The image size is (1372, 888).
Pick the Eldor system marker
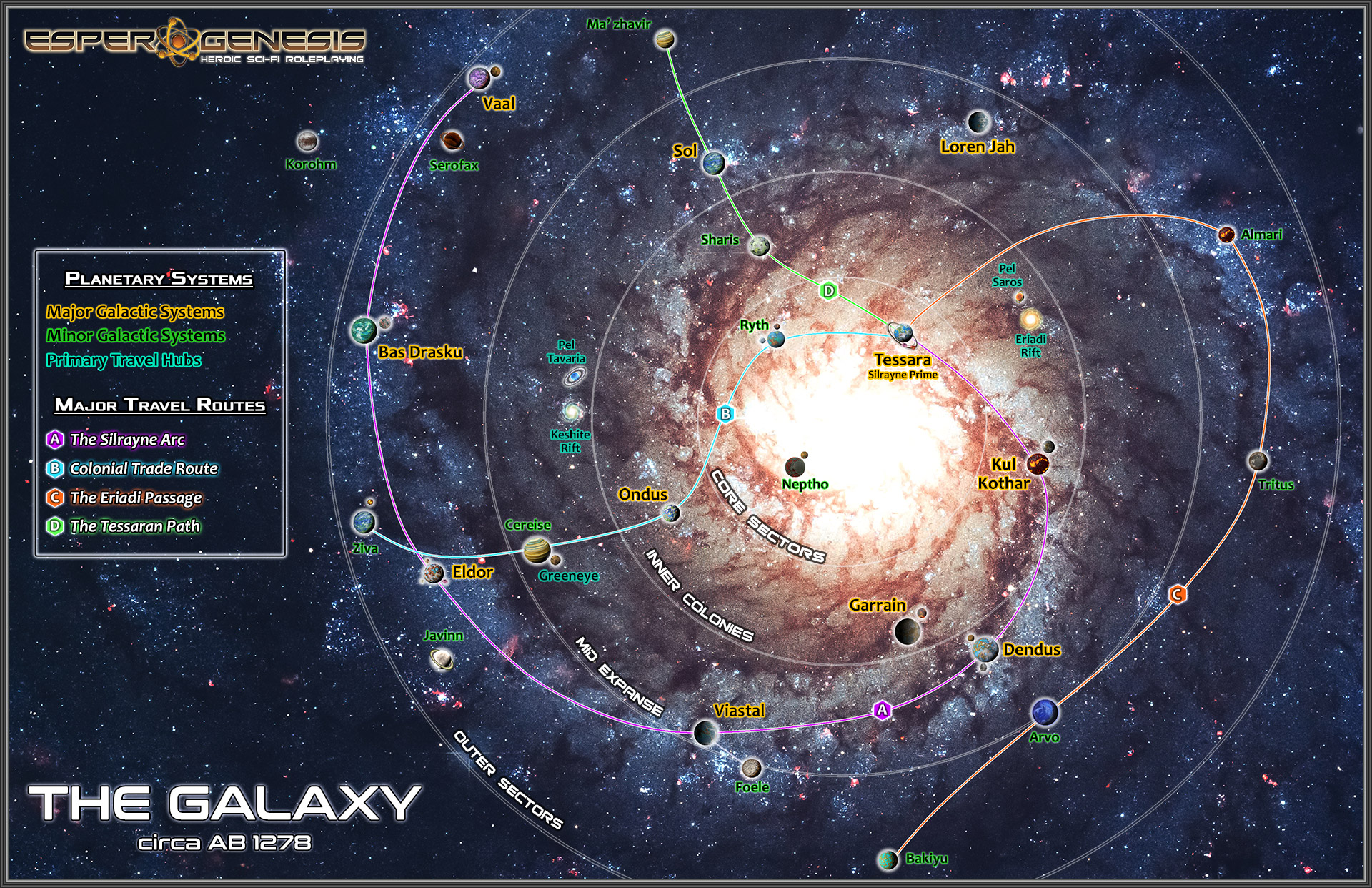click(x=434, y=573)
